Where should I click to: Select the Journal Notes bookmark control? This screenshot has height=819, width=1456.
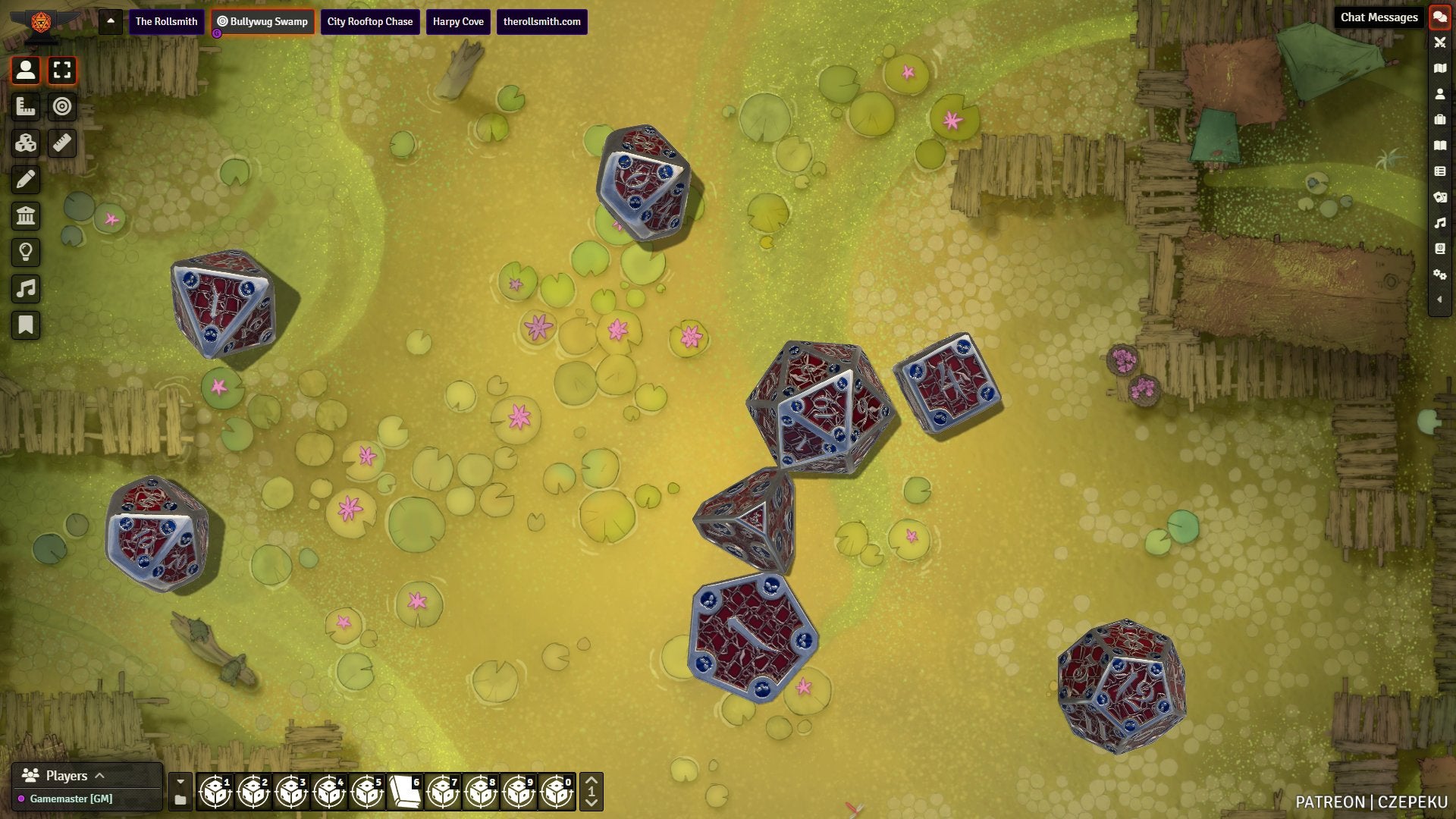pos(26,325)
